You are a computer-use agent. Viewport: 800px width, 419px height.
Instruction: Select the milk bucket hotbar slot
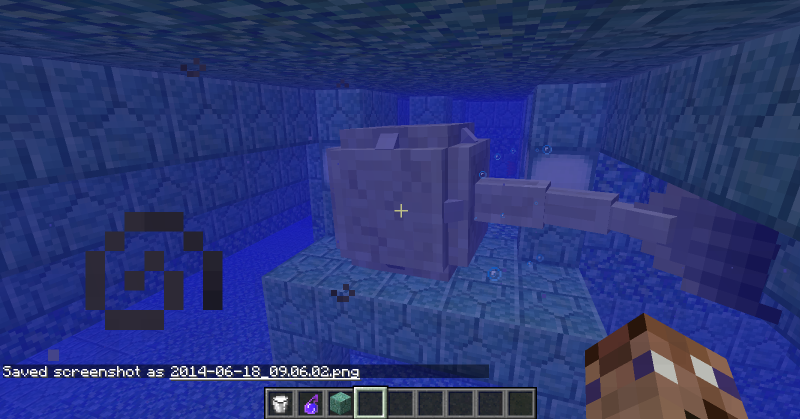282,404
